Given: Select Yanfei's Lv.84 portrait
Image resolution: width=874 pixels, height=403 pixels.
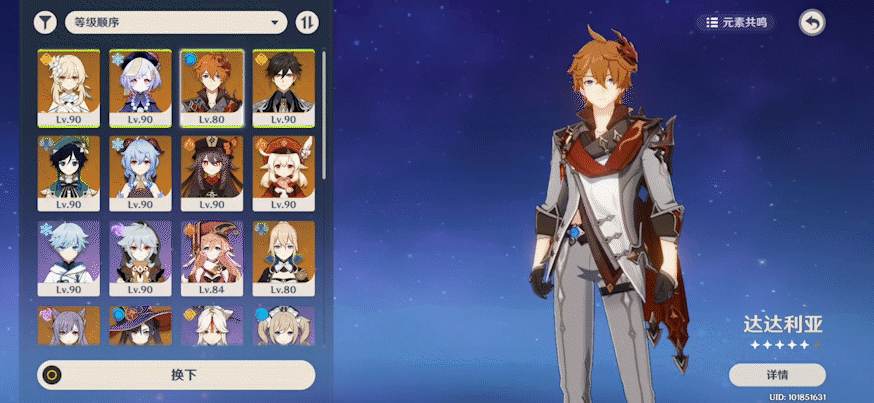Looking at the screenshot, I should click(x=211, y=257).
